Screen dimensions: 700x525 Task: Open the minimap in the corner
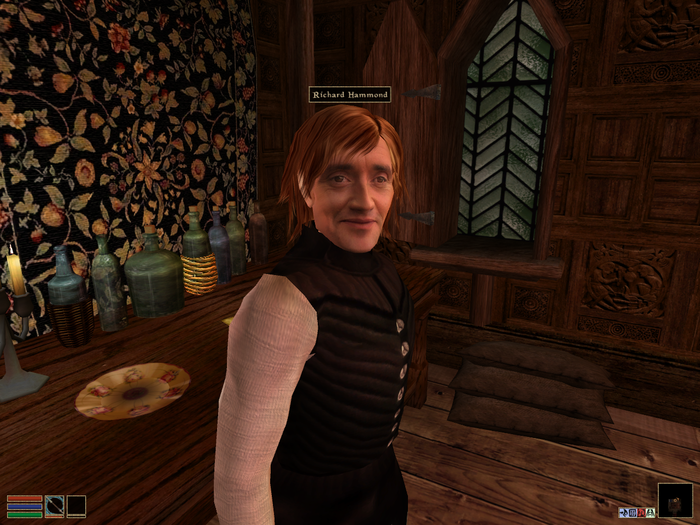click(673, 499)
